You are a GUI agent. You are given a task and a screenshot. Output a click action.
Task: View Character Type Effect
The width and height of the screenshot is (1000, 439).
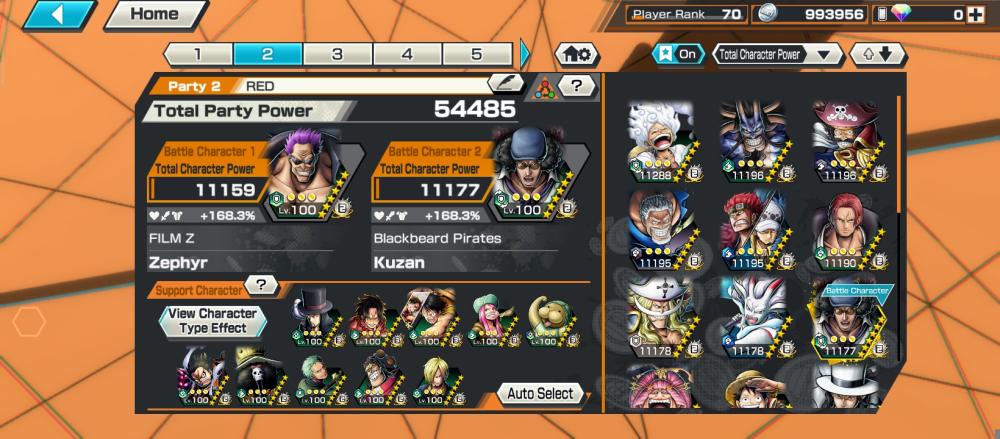211,320
